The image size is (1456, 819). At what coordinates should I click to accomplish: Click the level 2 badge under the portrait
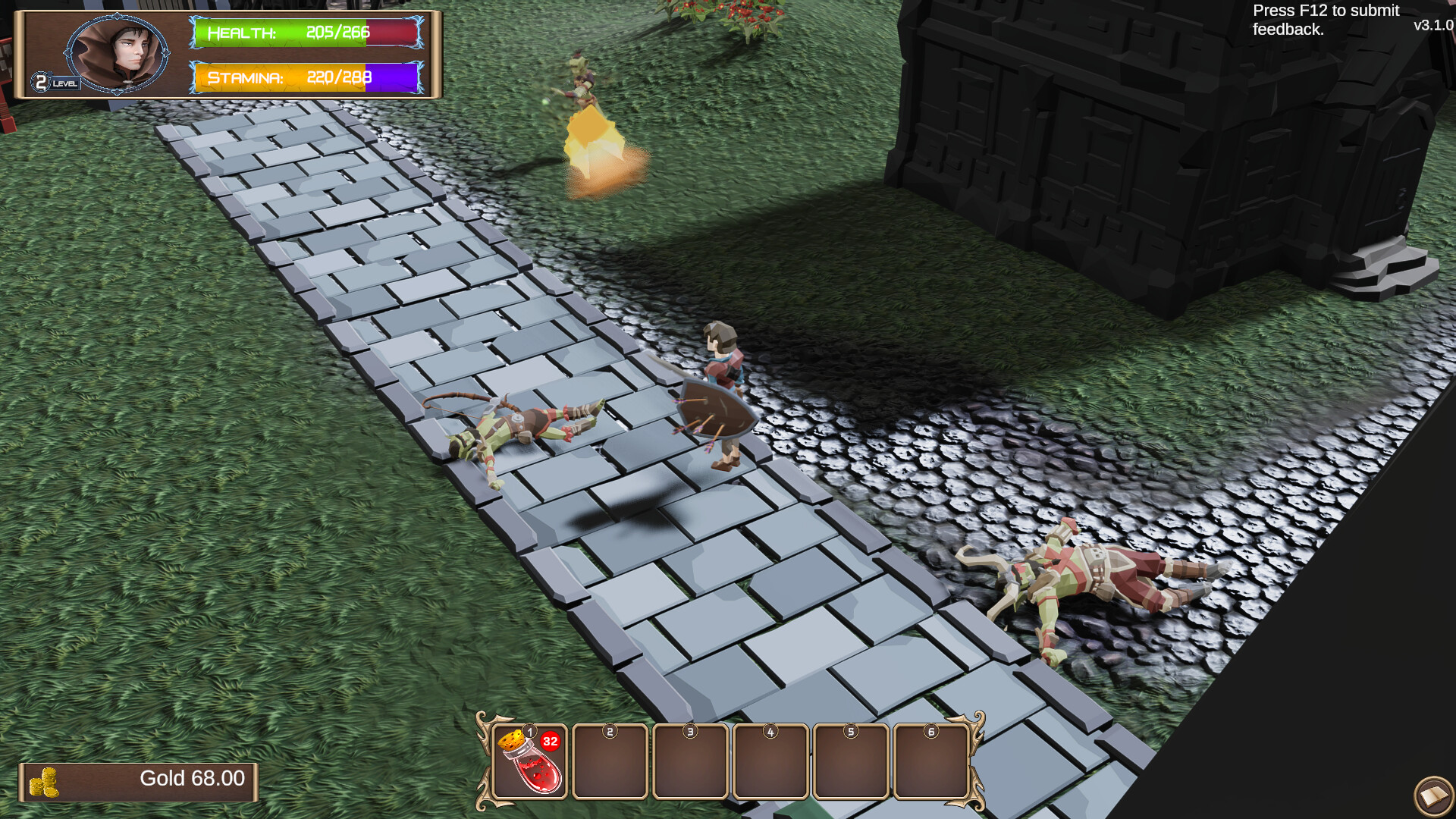[42, 81]
